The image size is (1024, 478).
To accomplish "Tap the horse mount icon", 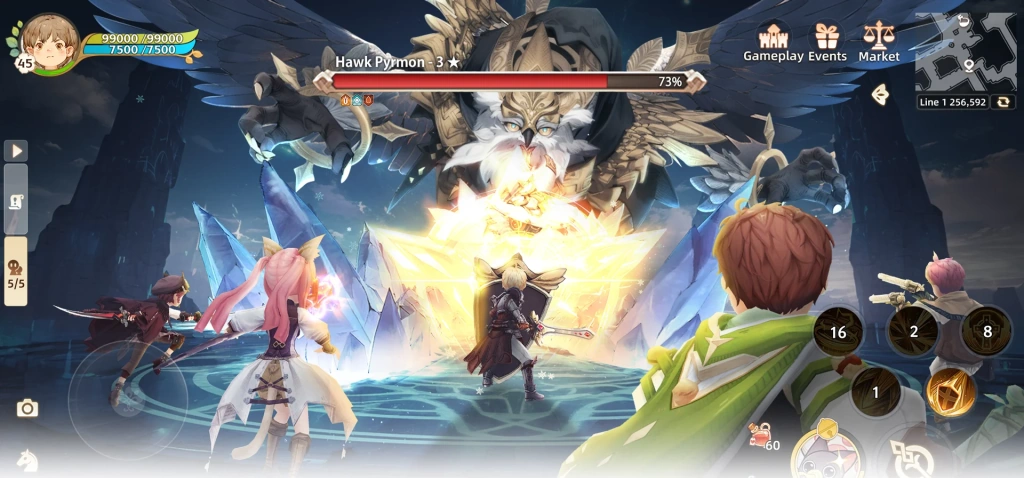I will pyautogui.click(x=27, y=459).
